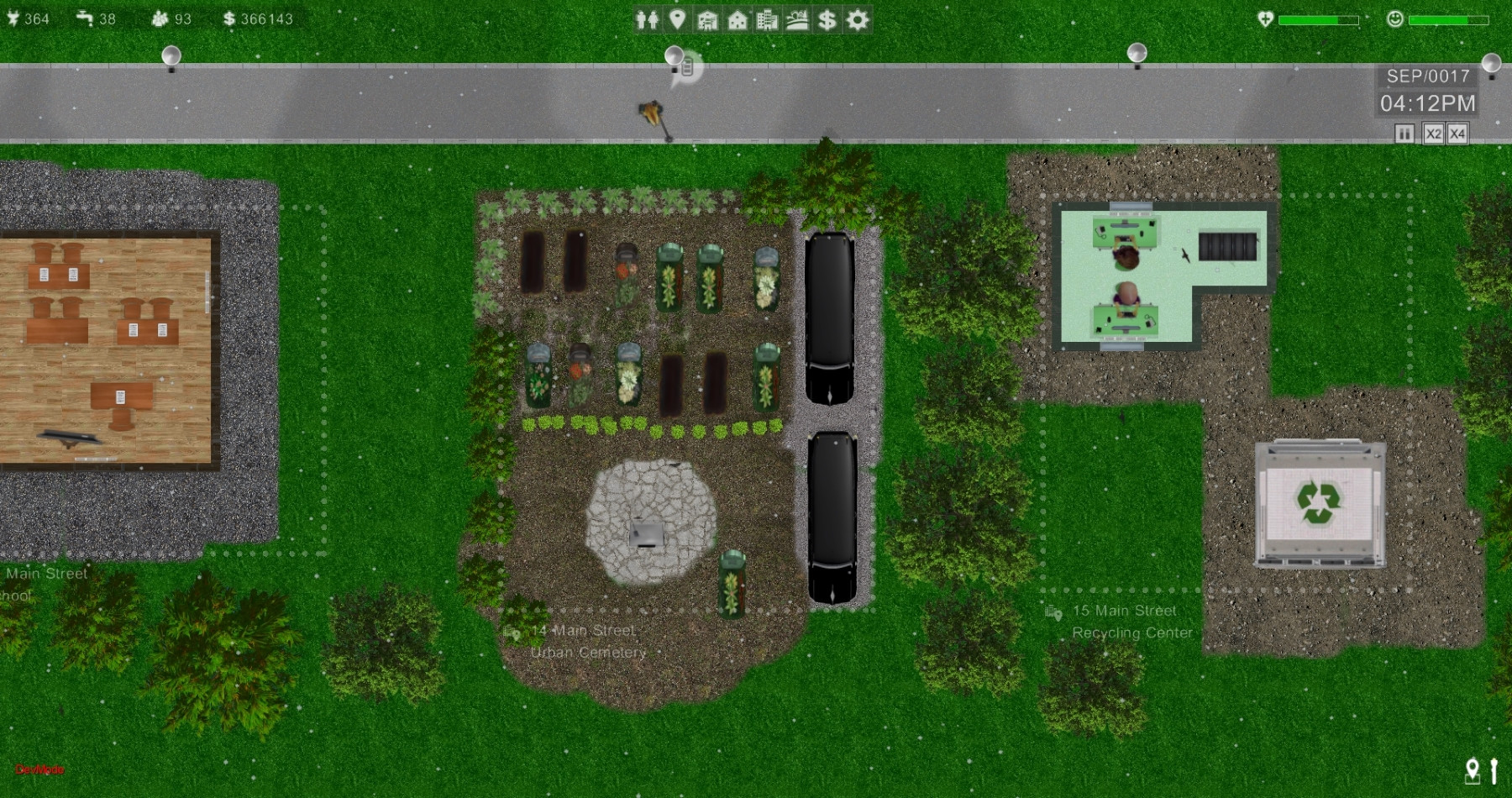This screenshot has width=1512, height=798.
Task: Open the settings gear icon
Action: [x=859, y=18]
